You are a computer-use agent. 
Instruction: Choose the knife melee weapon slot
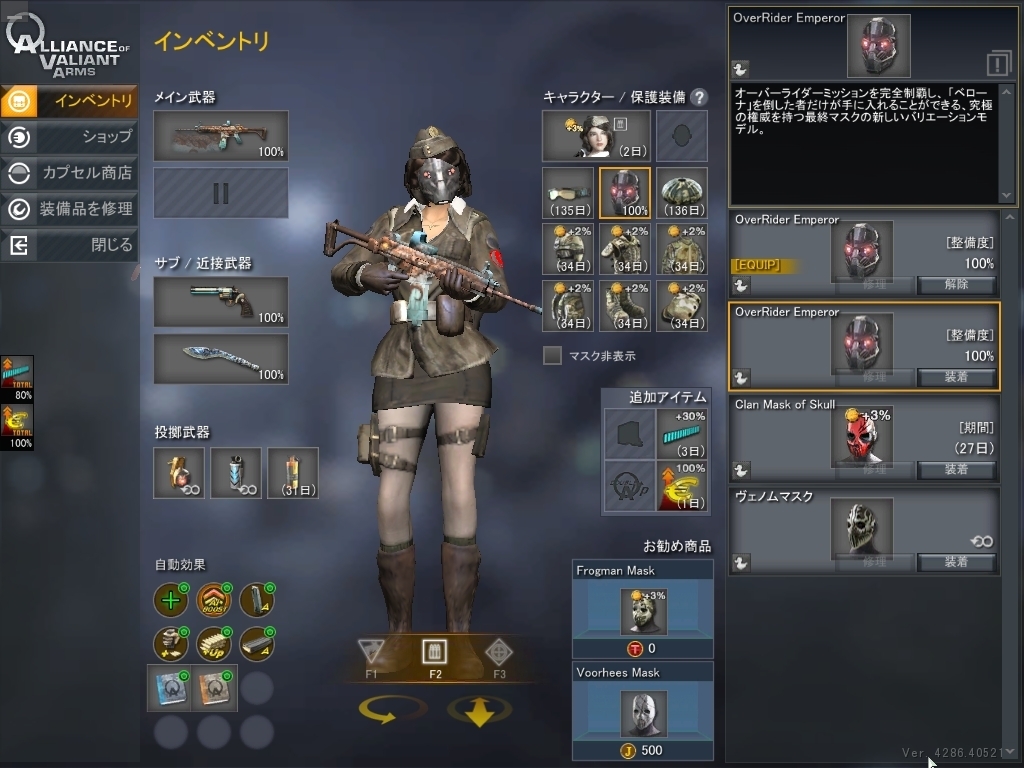(221, 359)
